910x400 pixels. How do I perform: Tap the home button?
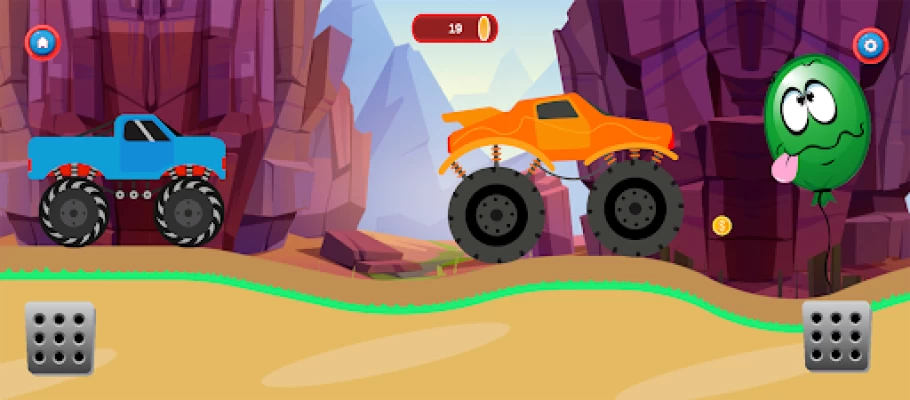[42, 42]
